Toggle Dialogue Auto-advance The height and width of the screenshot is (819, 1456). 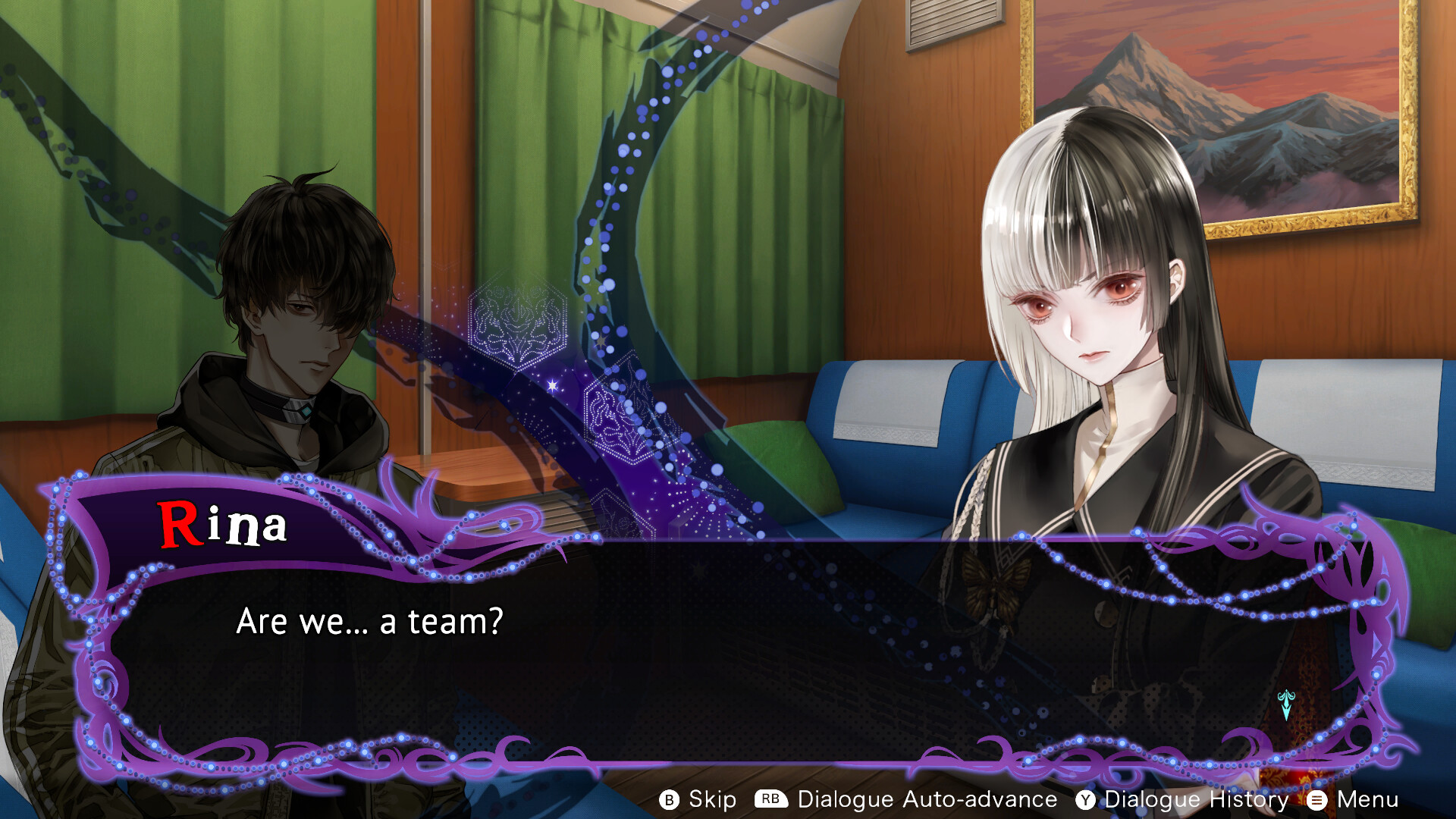[x=906, y=799]
